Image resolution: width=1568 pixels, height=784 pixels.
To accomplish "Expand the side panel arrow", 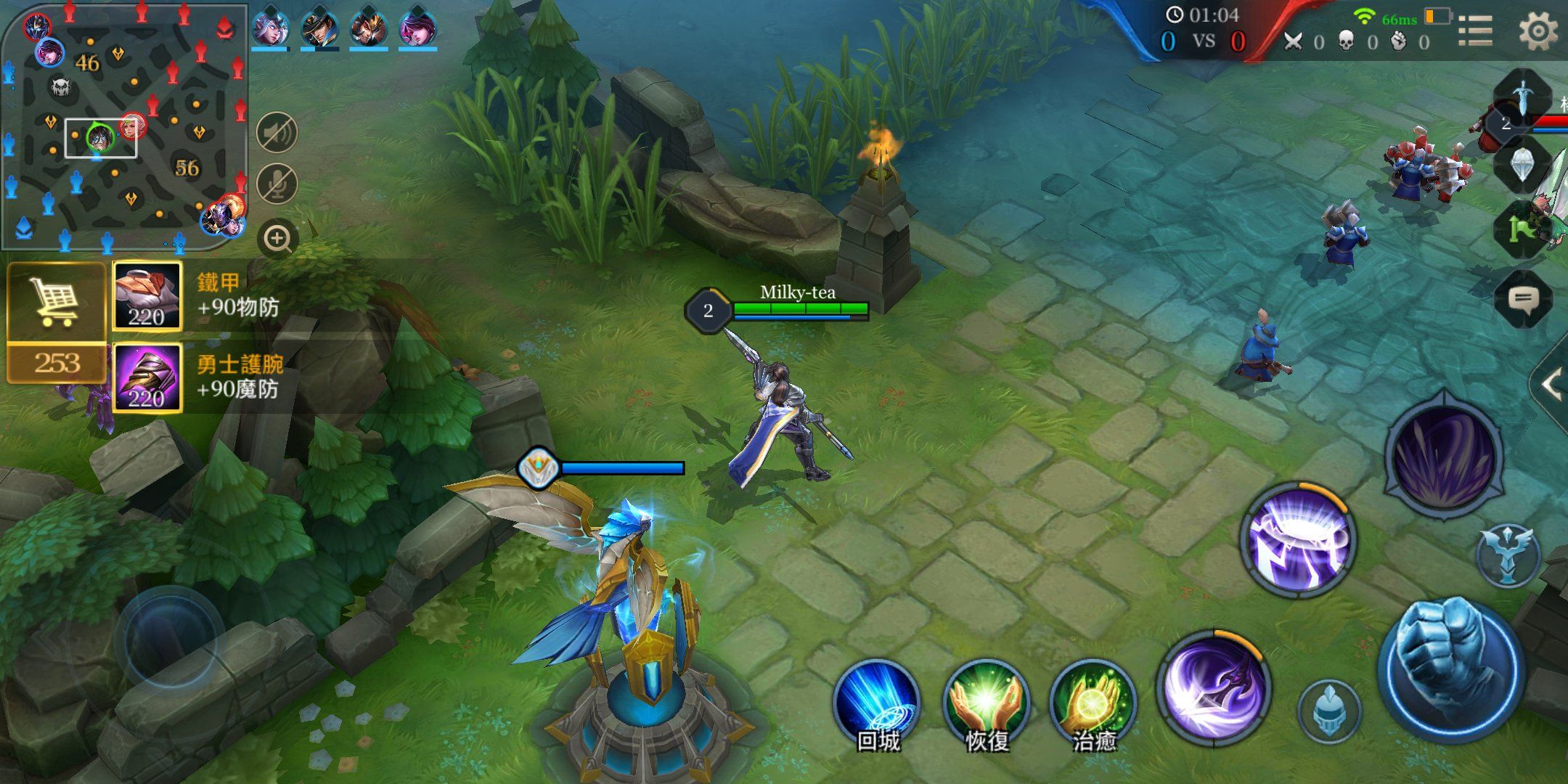I will 1551,385.
